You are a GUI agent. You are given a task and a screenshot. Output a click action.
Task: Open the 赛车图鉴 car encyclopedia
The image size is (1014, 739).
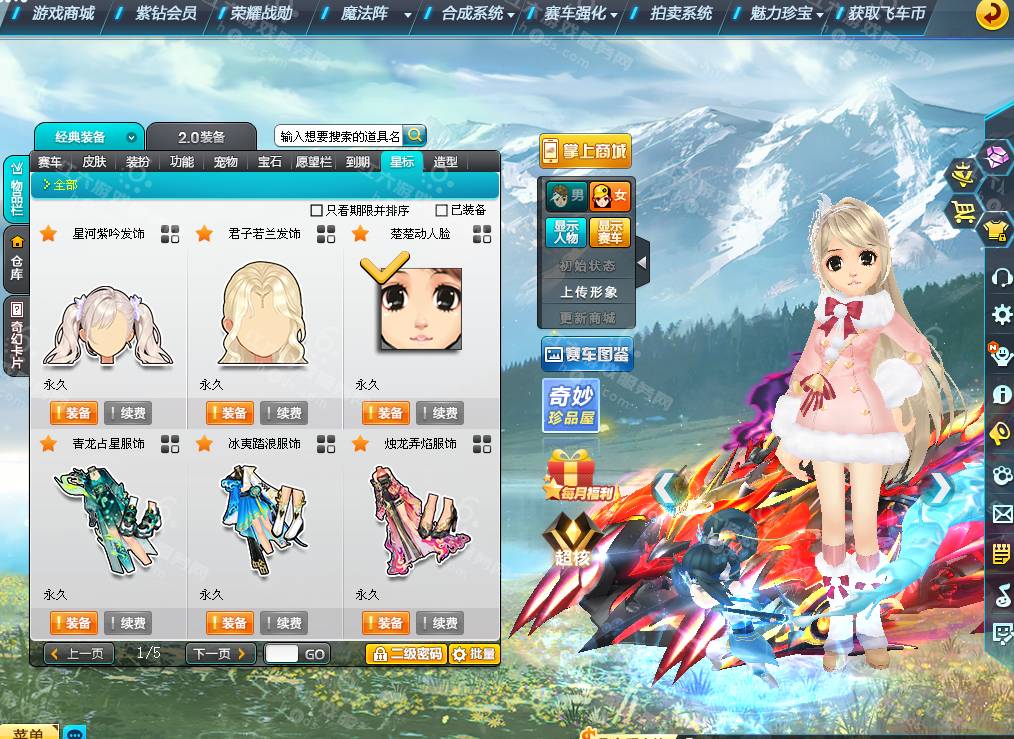(586, 354)
